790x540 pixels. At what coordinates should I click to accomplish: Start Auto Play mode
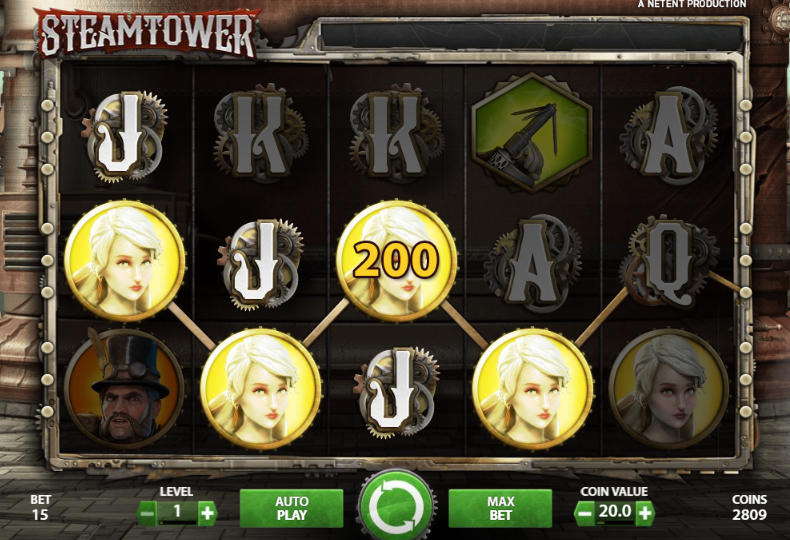click(x=291, y=508)
